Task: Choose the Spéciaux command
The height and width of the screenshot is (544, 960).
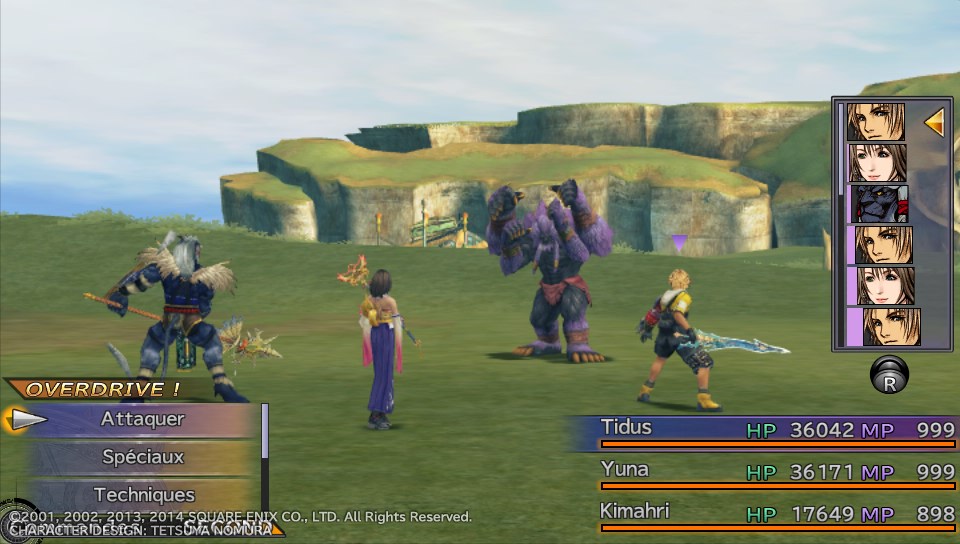Action: 142,457
